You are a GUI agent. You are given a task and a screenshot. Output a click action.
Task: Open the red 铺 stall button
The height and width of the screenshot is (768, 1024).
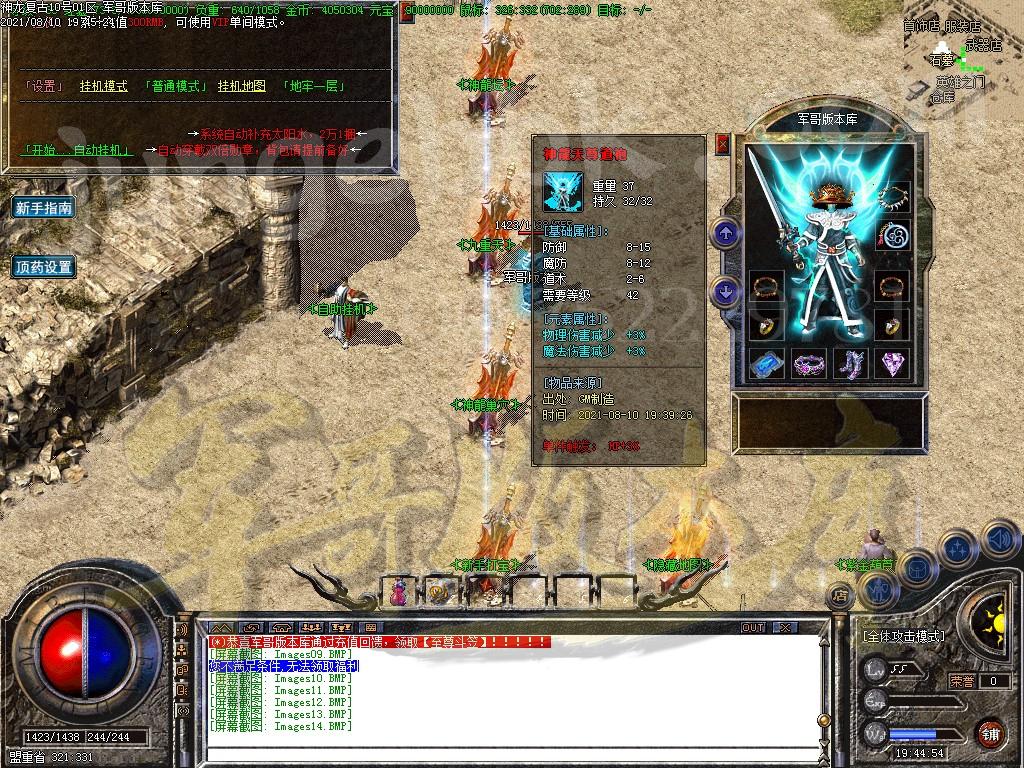(990, 733)
